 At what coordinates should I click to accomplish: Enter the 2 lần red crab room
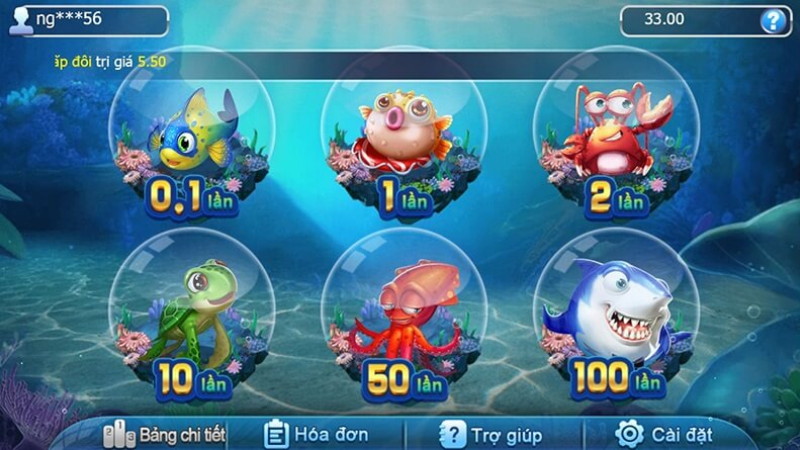coord(614,140)
